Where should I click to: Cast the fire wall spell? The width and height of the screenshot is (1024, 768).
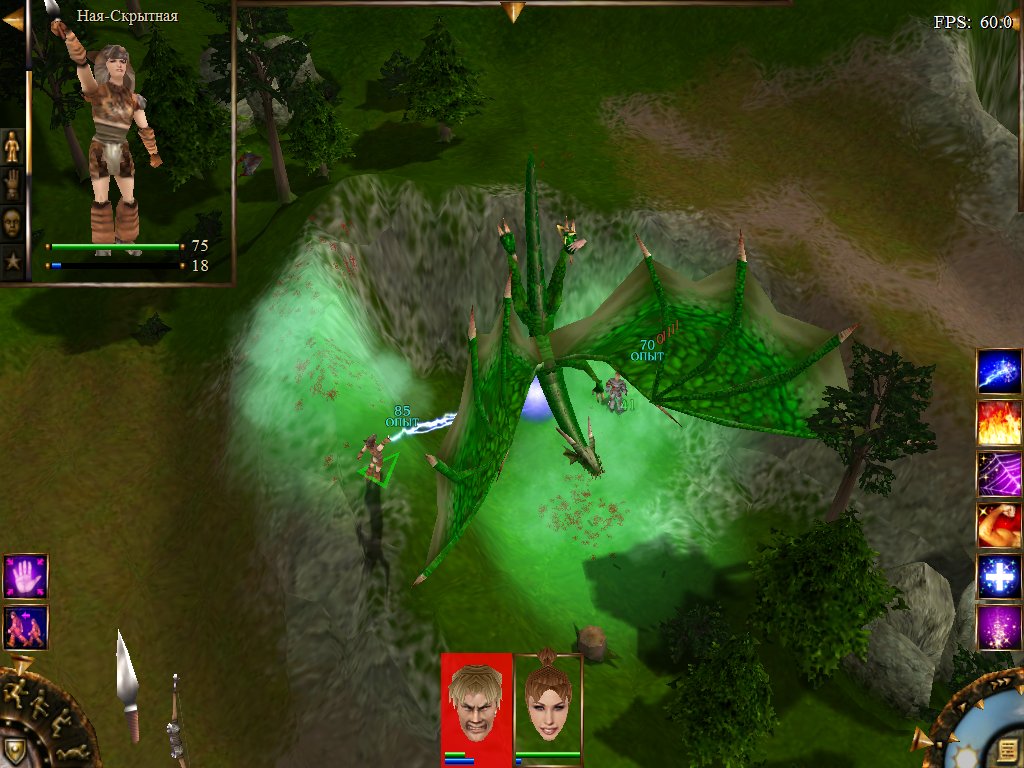tap(999, 423)
